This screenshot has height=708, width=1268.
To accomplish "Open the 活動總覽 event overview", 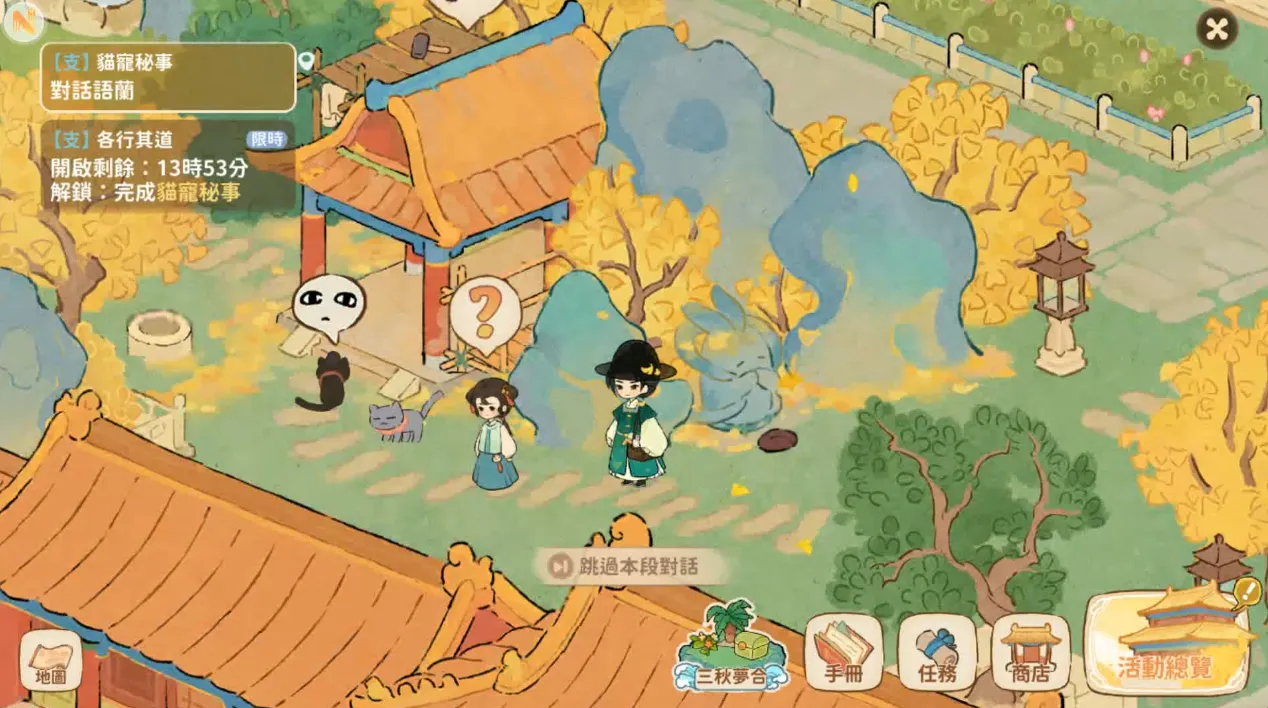I will tap(1167, 644).
